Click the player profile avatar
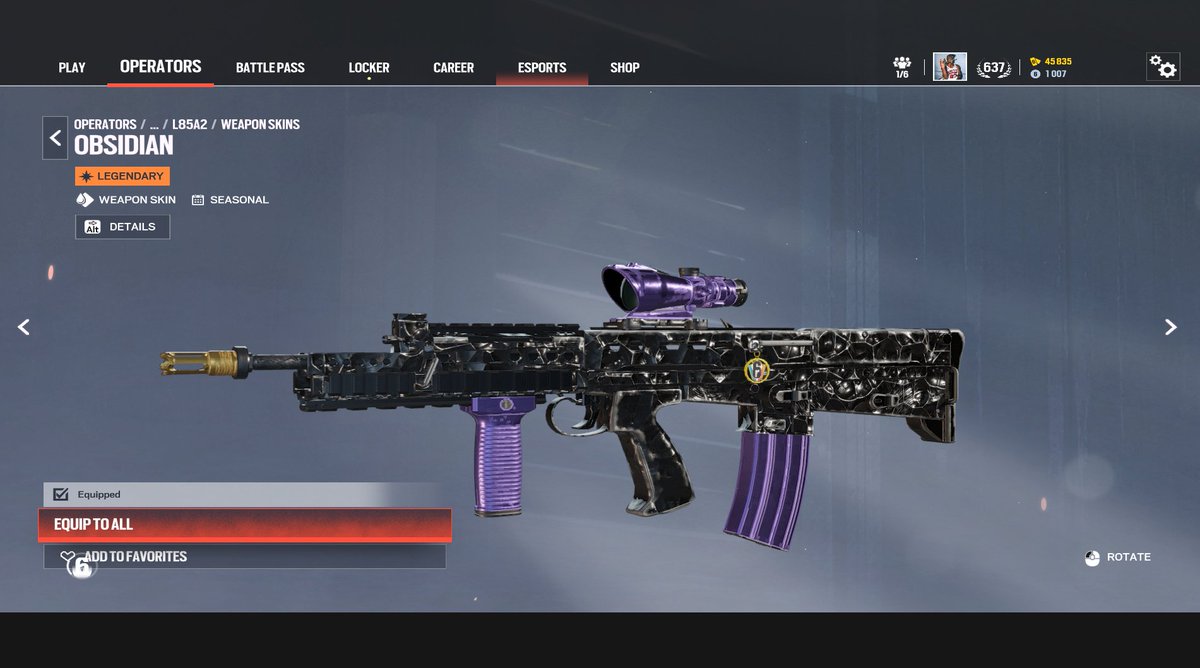This screenshot has width=1200, height=668. coord(949,67)
